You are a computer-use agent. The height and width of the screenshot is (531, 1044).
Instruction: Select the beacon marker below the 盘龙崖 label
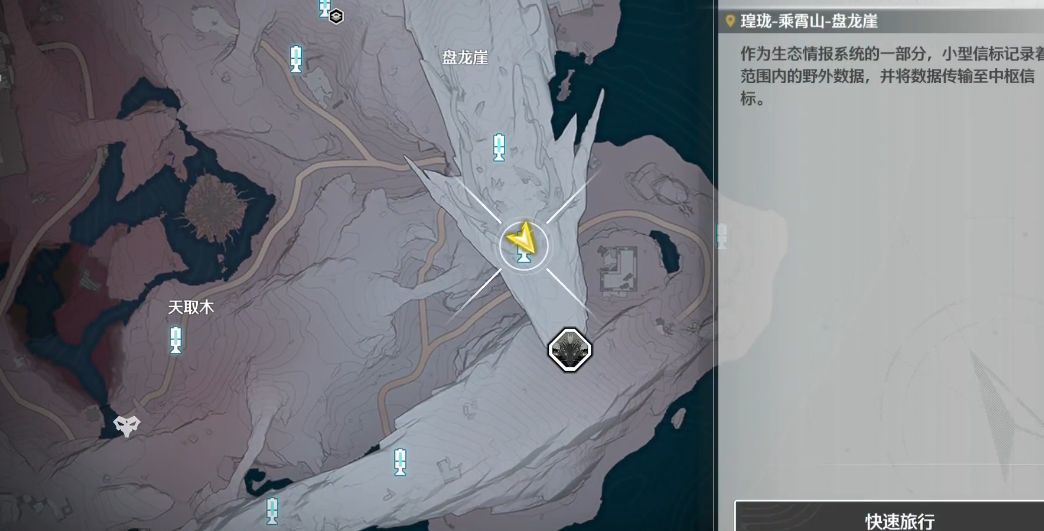click(x=499, y=148)
